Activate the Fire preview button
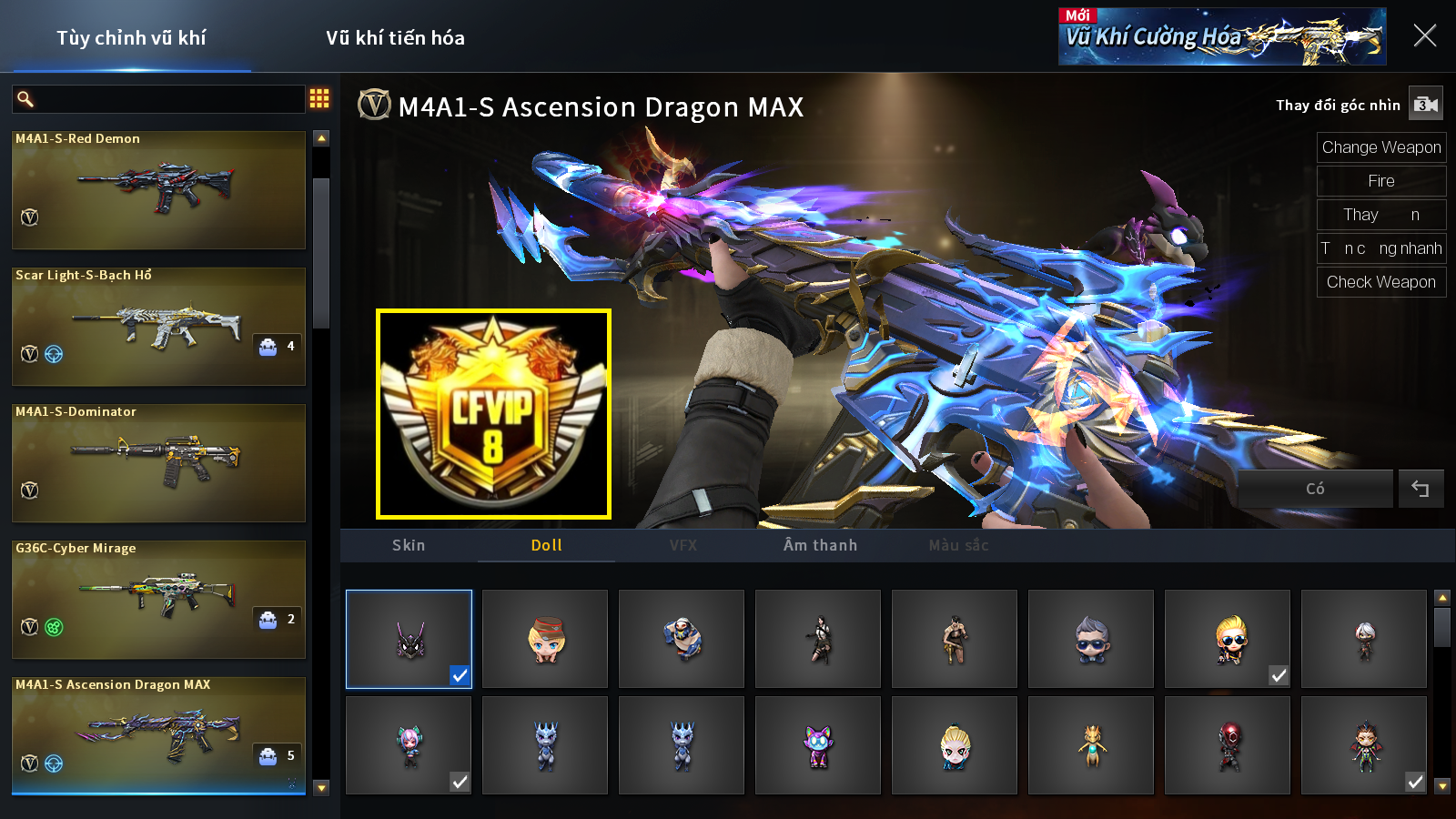The image size is (1456, 819). pyautogui.click(x=1380, y=181)
